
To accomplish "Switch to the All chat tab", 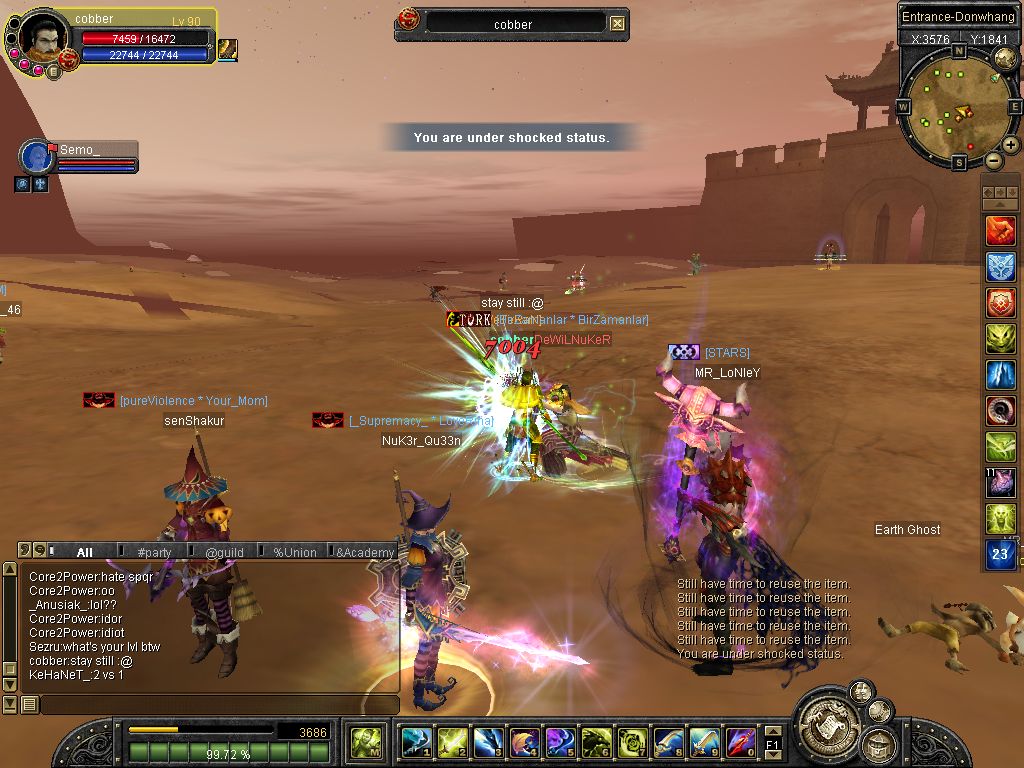I will (x=84, y=552).
